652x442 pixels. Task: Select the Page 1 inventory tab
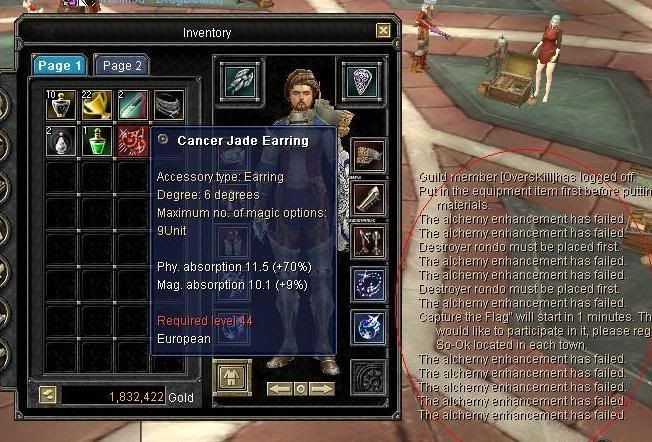(60, 66)
